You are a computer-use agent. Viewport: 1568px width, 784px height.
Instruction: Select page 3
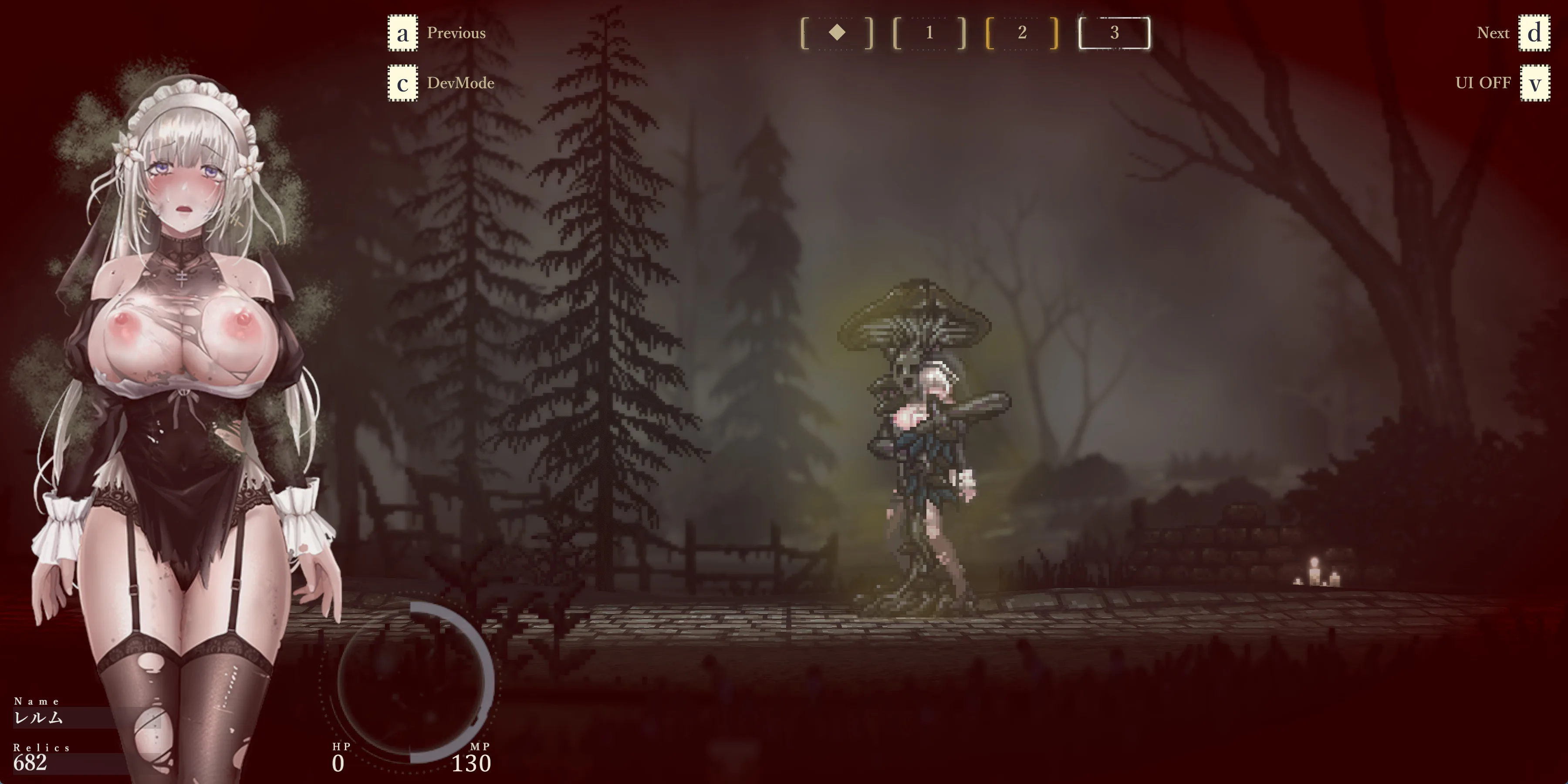click(x=1114, y=33)
